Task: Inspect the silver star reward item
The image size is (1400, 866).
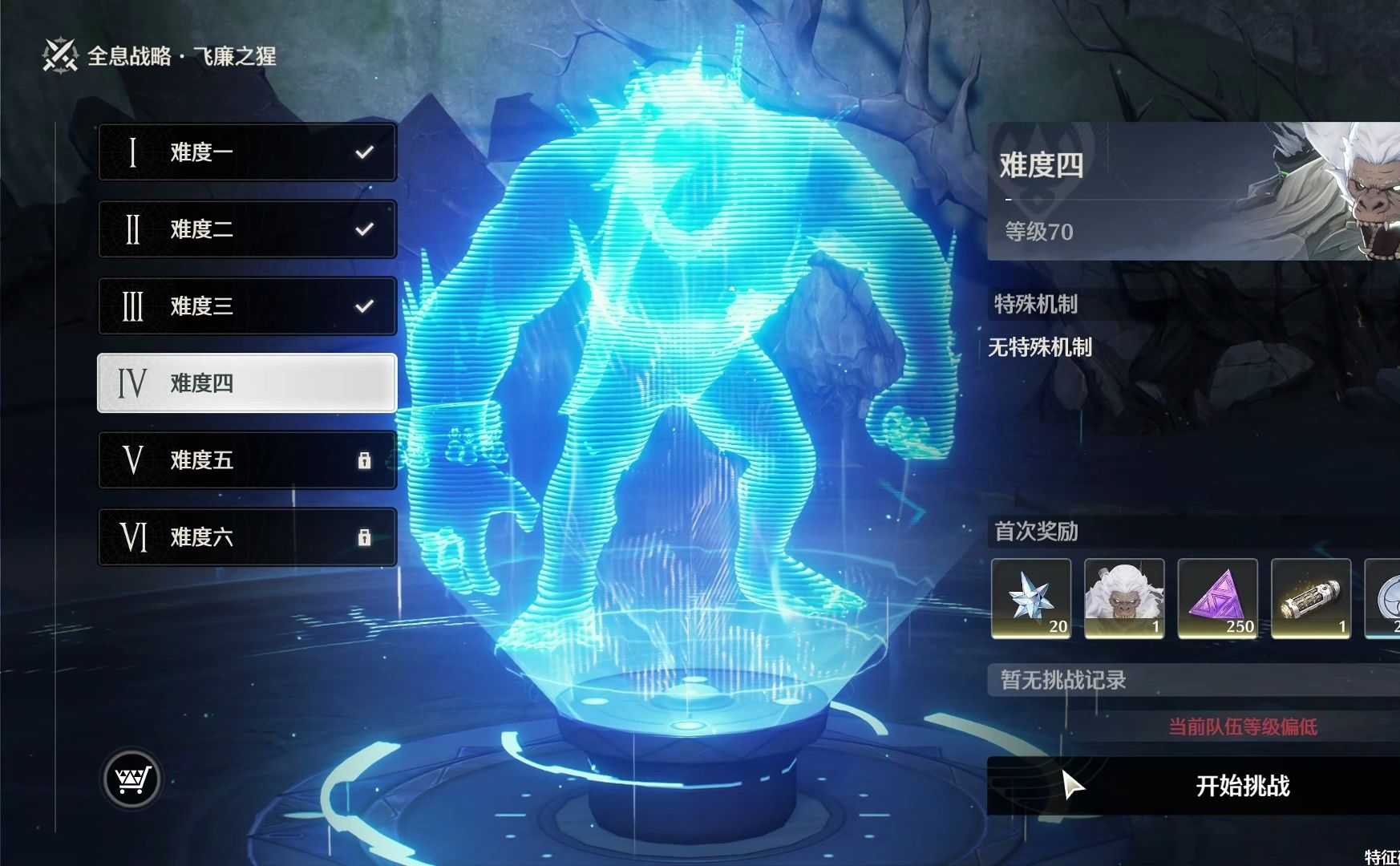Action: [x=1031, y=598]
